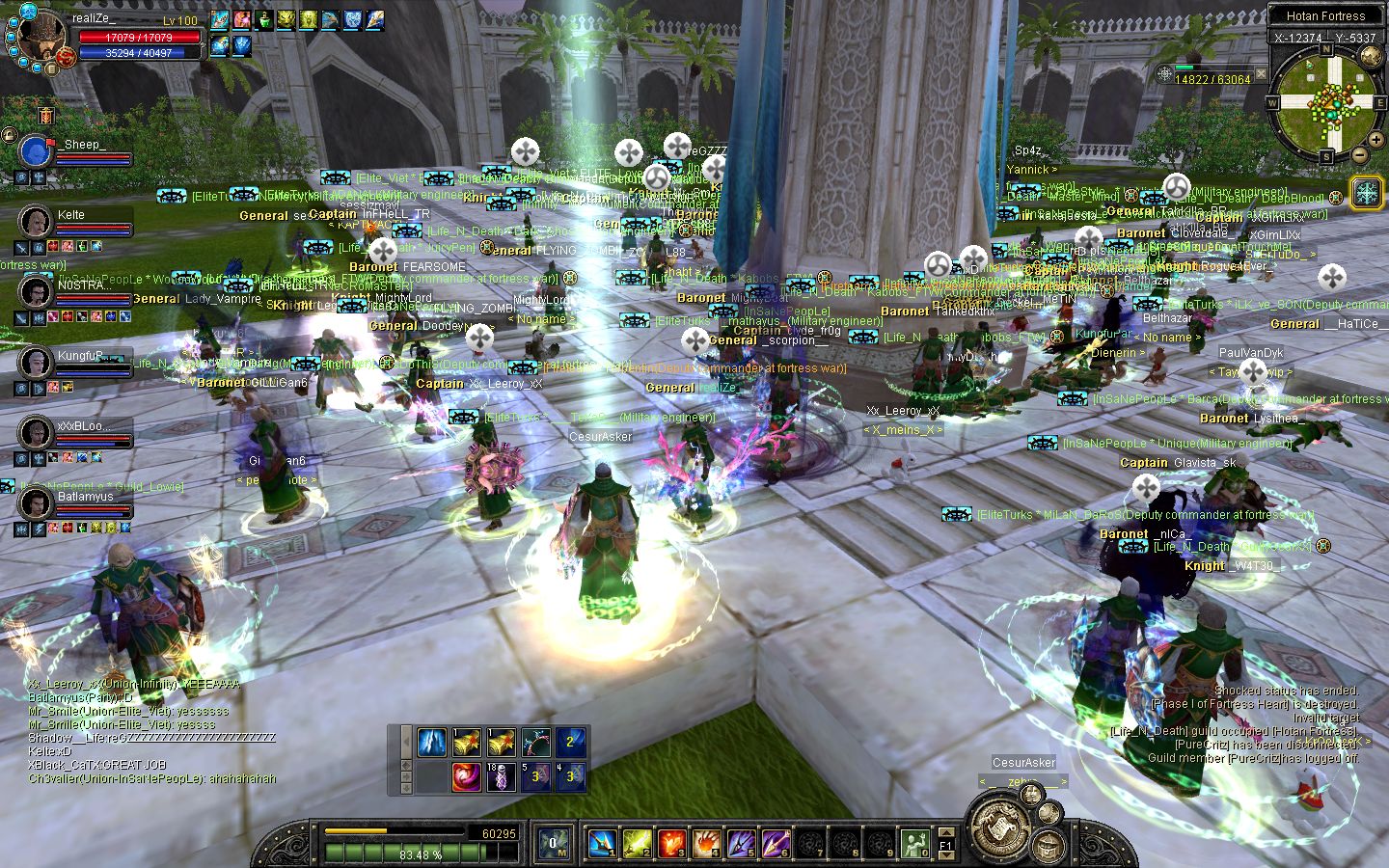Use hotbar skill in slot 1

pos(602,844)
